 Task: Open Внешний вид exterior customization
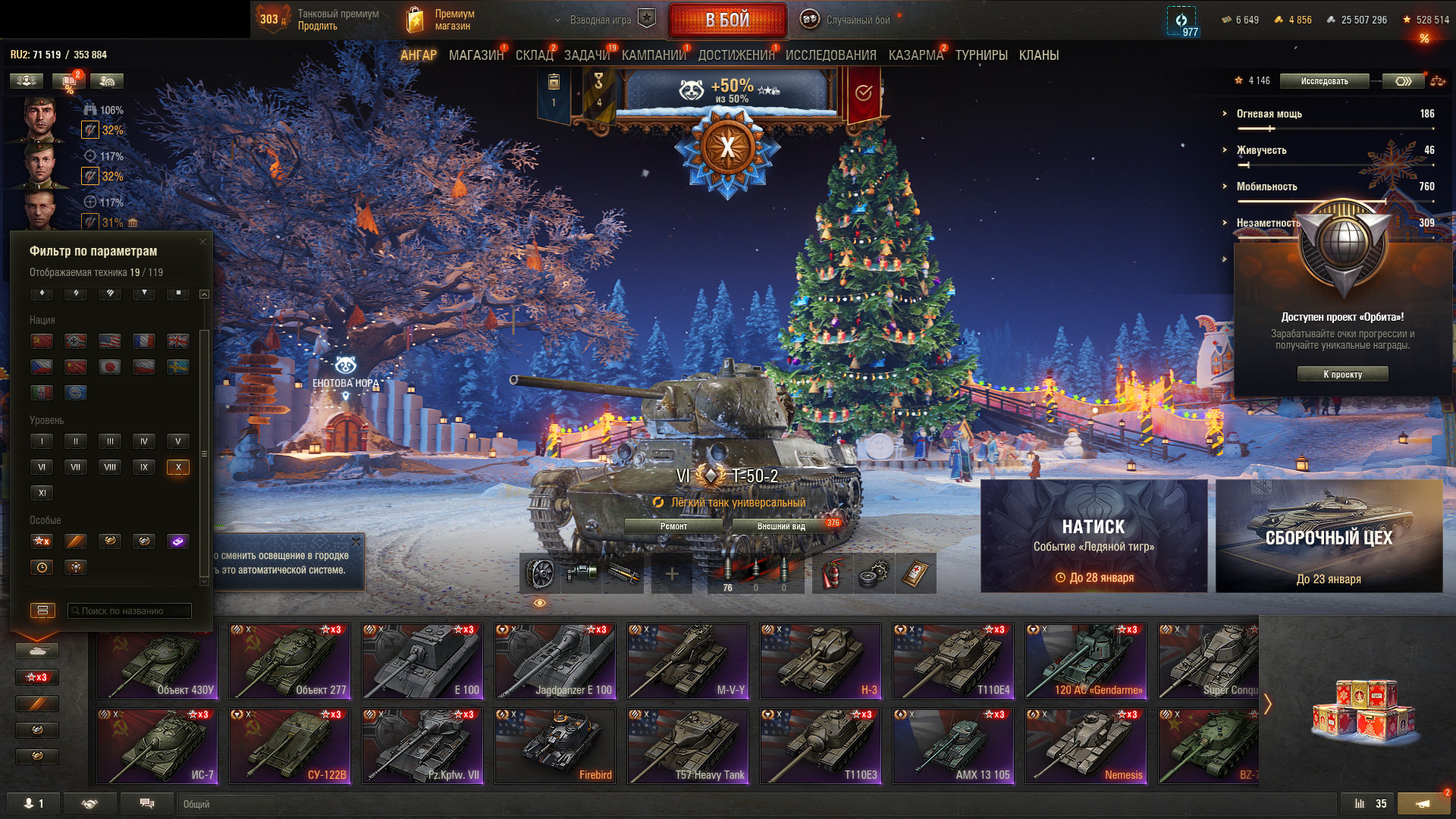781,526
